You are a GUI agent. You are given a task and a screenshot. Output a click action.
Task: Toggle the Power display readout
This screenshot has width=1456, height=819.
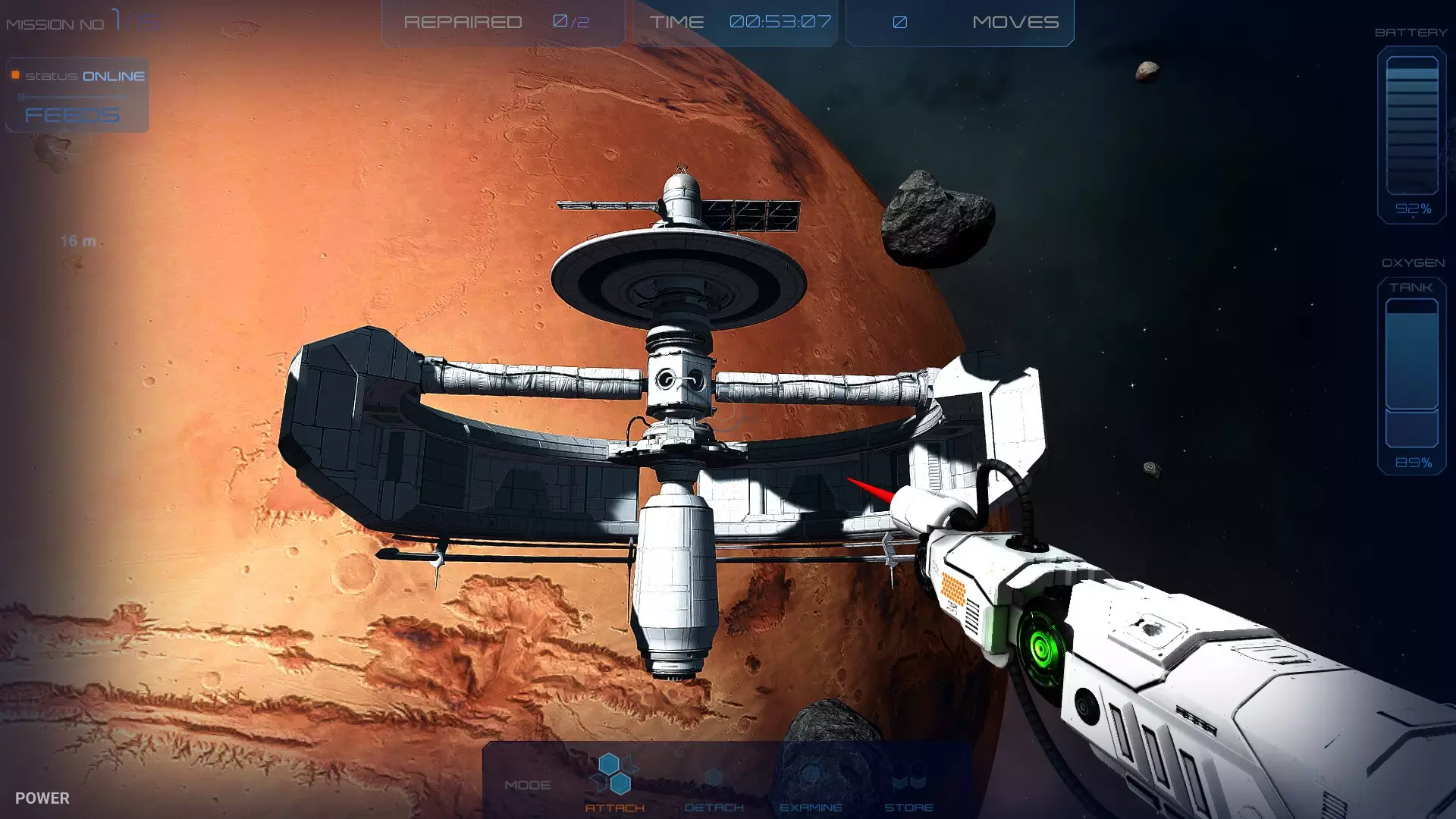click(44, 798)
